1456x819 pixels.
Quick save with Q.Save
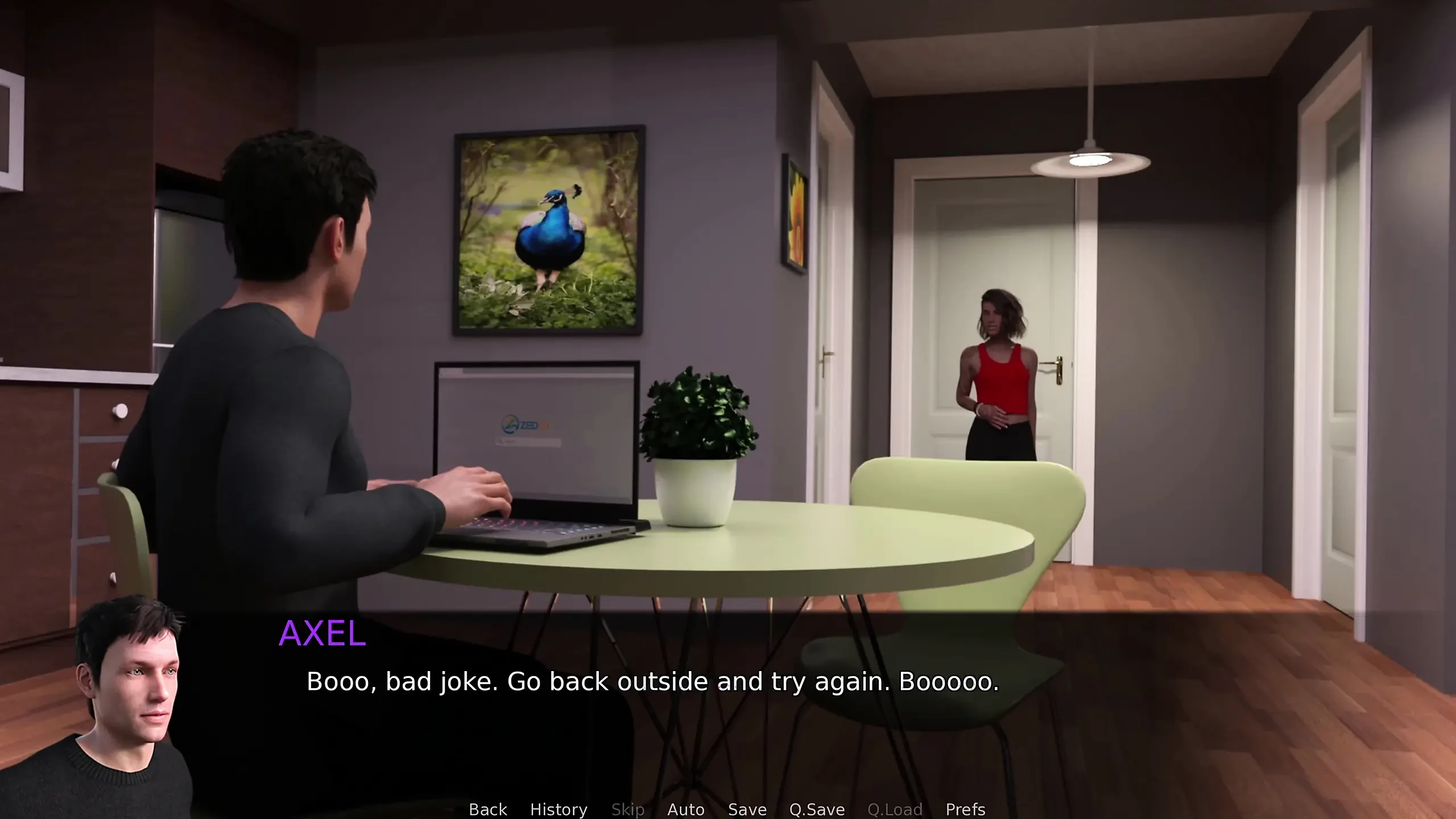pos(817,809)
